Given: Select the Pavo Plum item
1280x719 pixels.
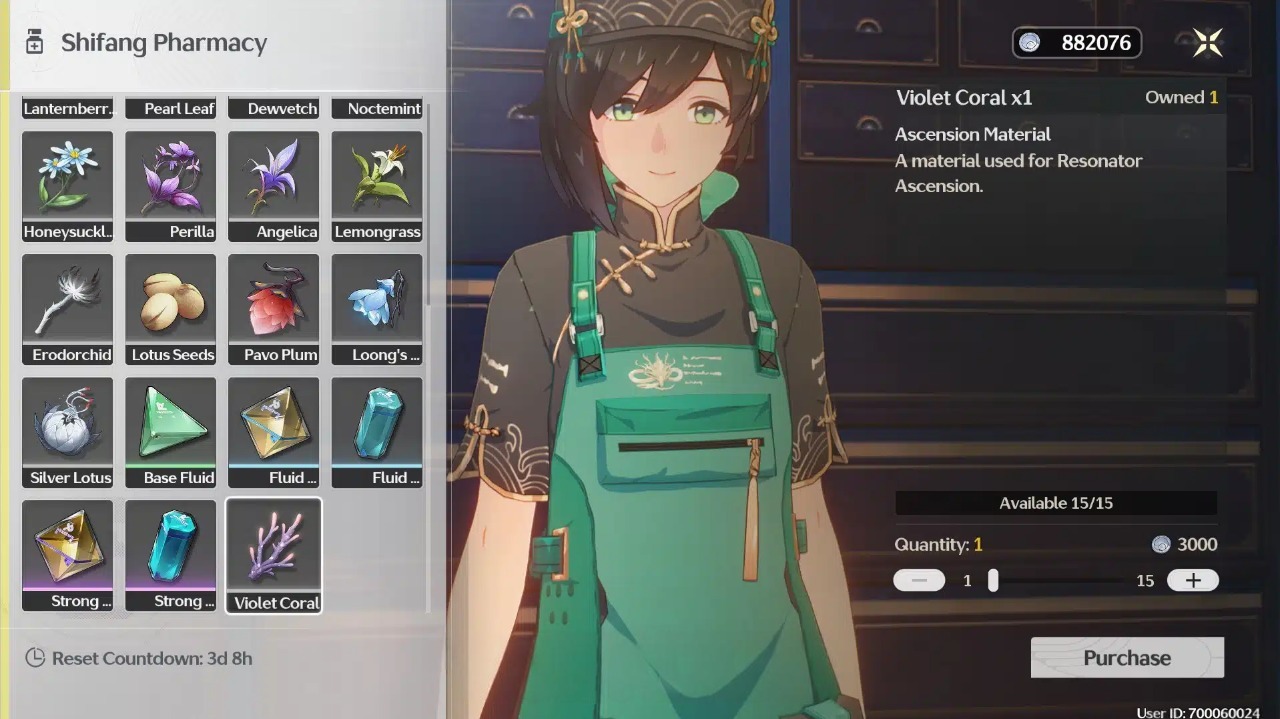Looking at the screenshot, I should [x=274, y=309].
